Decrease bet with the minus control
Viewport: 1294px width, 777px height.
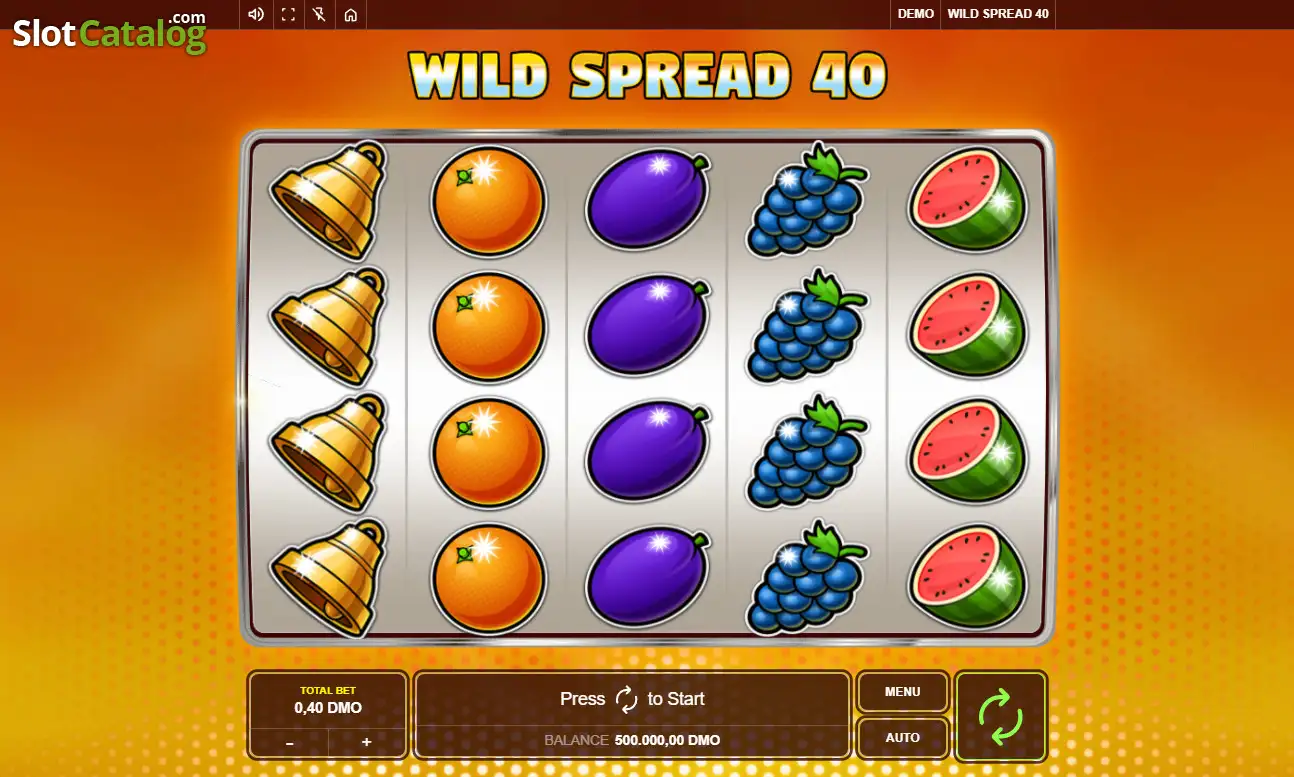[x=289, y=742]
